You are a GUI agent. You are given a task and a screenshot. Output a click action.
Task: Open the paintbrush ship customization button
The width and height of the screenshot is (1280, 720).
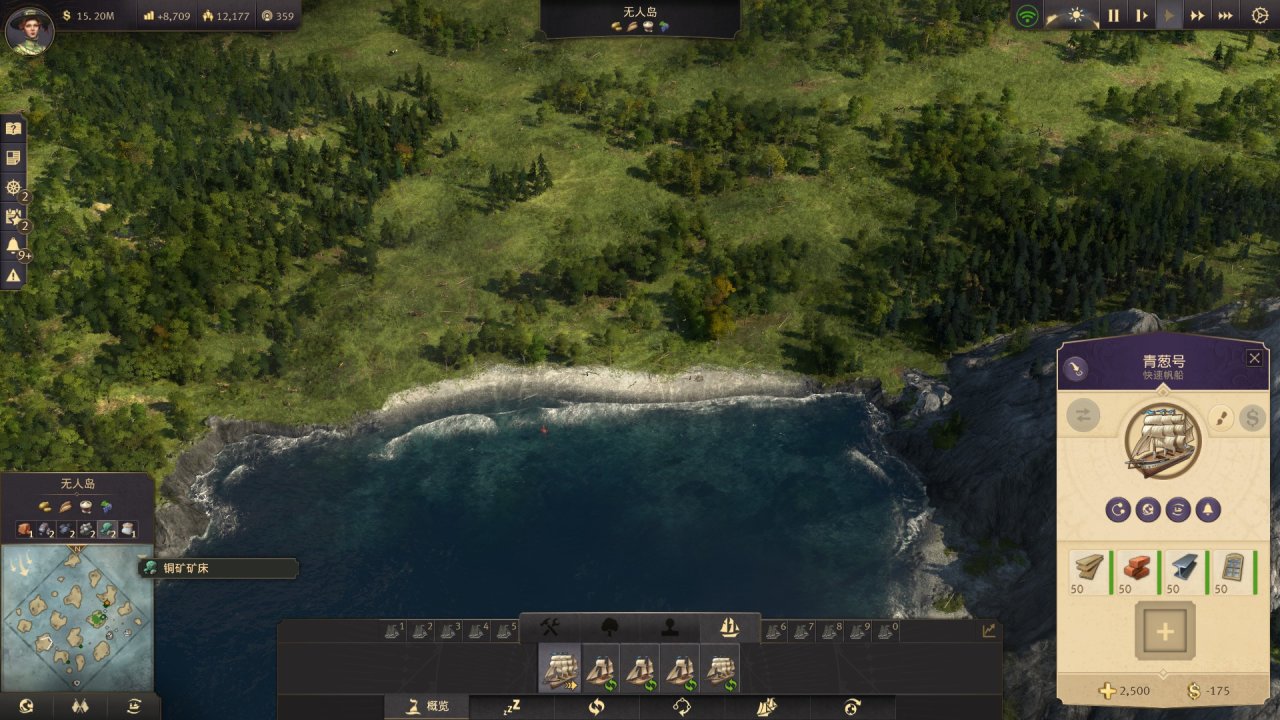click(x=1221, y=418)
